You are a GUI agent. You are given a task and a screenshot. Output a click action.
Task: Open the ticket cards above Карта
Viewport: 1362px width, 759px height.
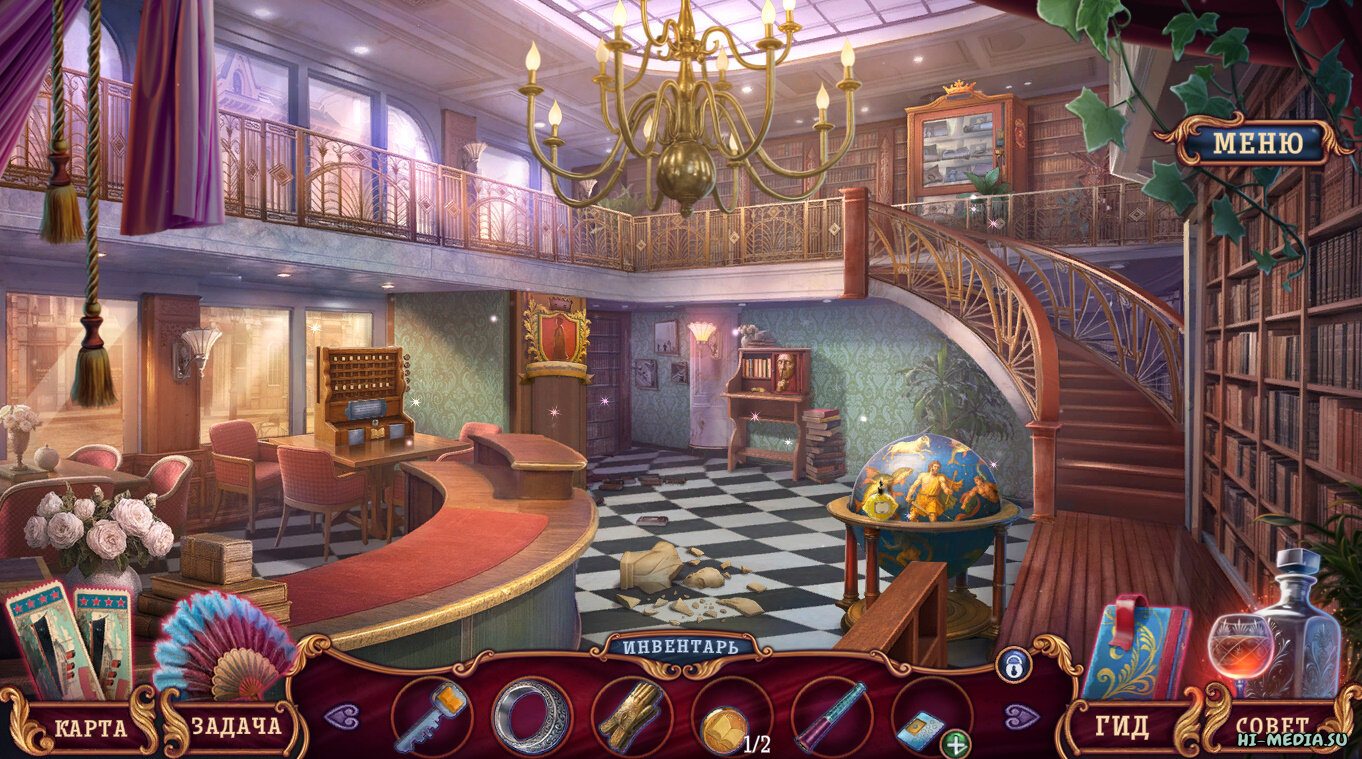tap(70, 640)
